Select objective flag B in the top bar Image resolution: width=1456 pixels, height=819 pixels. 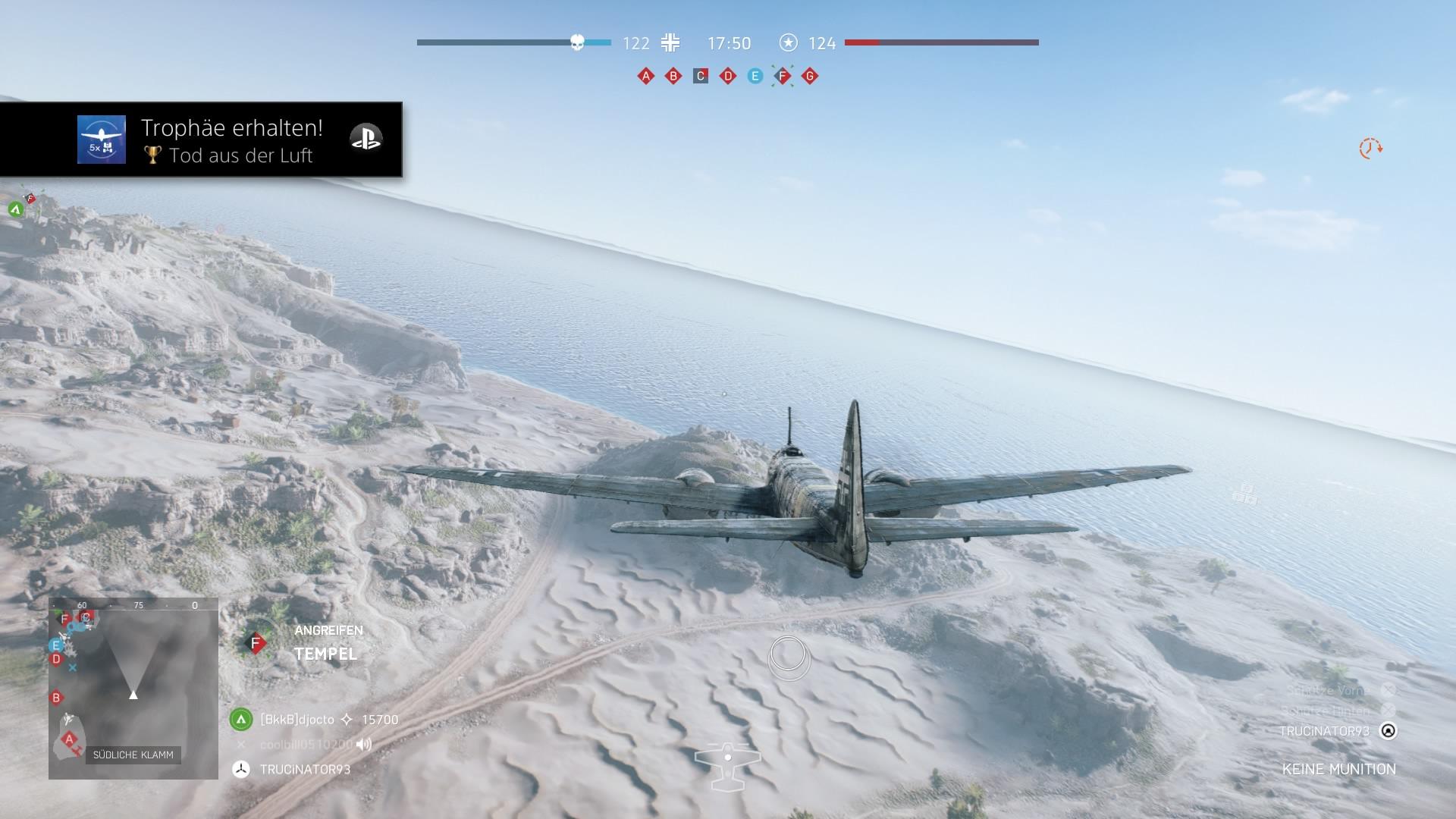click(x=673, y=76)
